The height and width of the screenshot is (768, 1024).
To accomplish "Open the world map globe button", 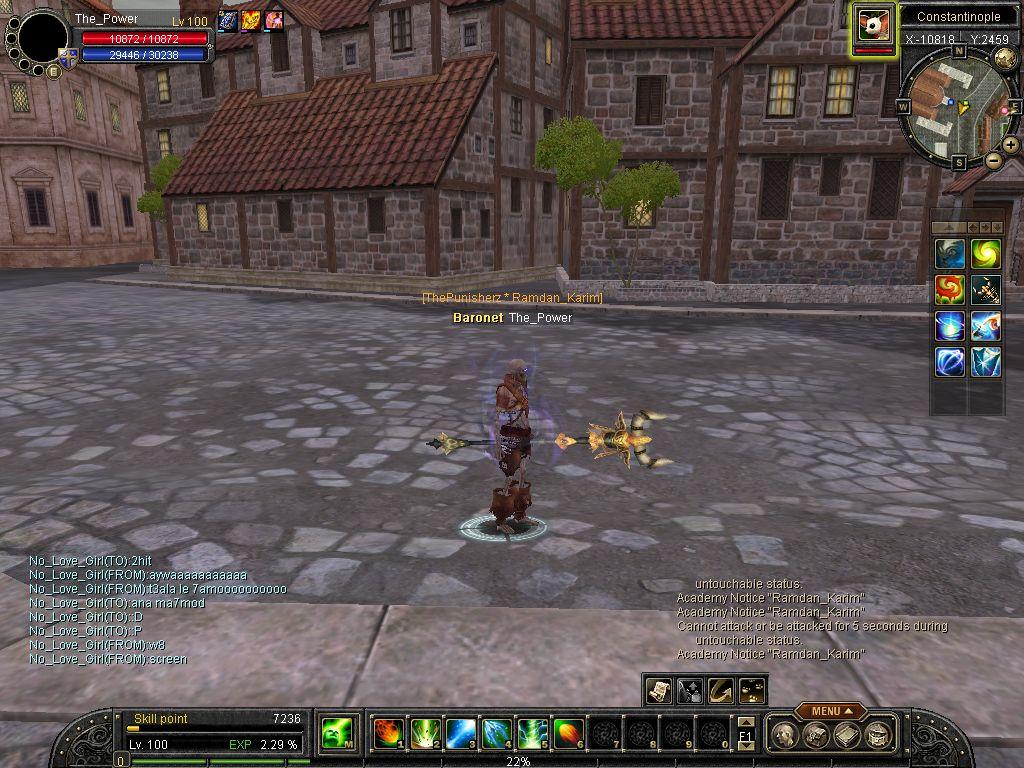I will pos(1007,57).
